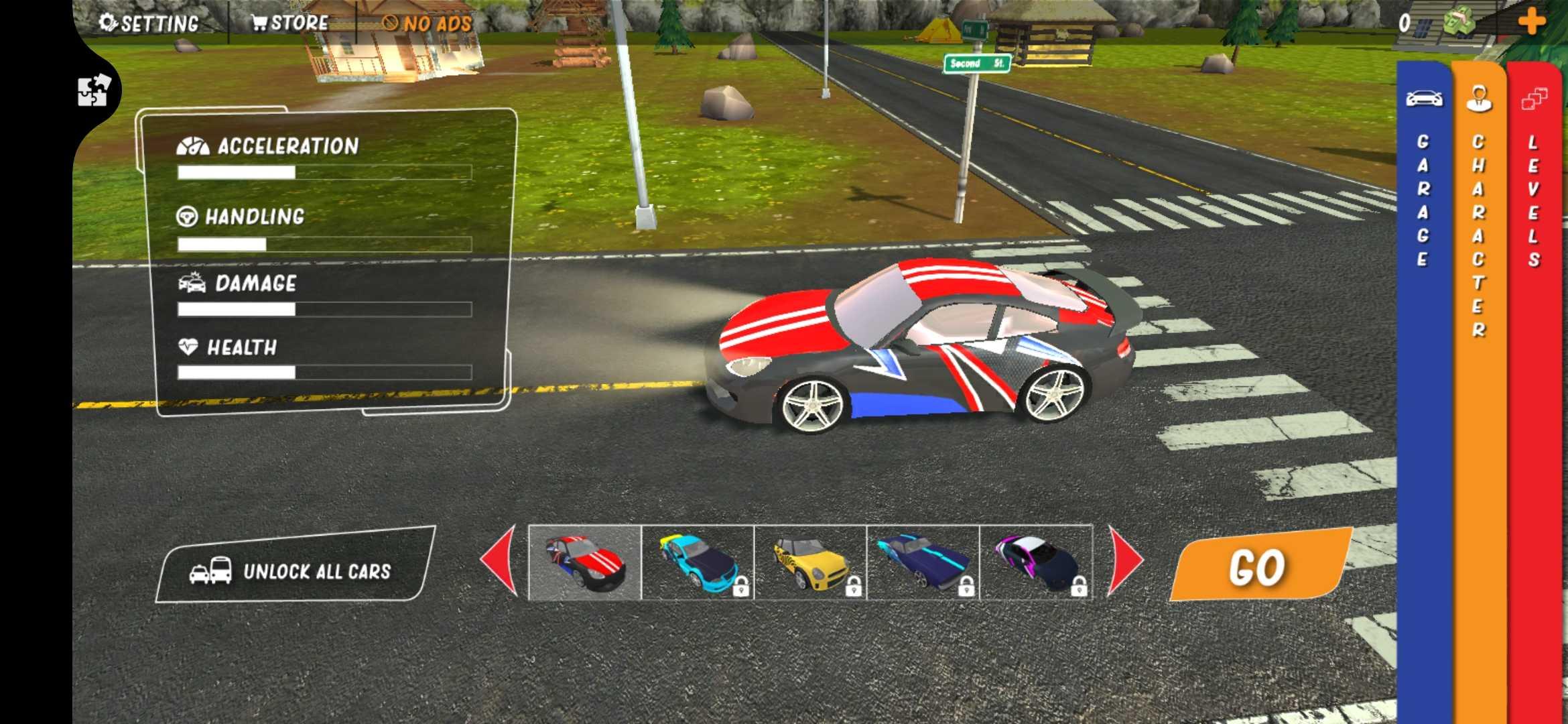This screenshot has width=1568, height=724.
Task: Select the locked dark blue muscle car
Action: click(923, 562)
